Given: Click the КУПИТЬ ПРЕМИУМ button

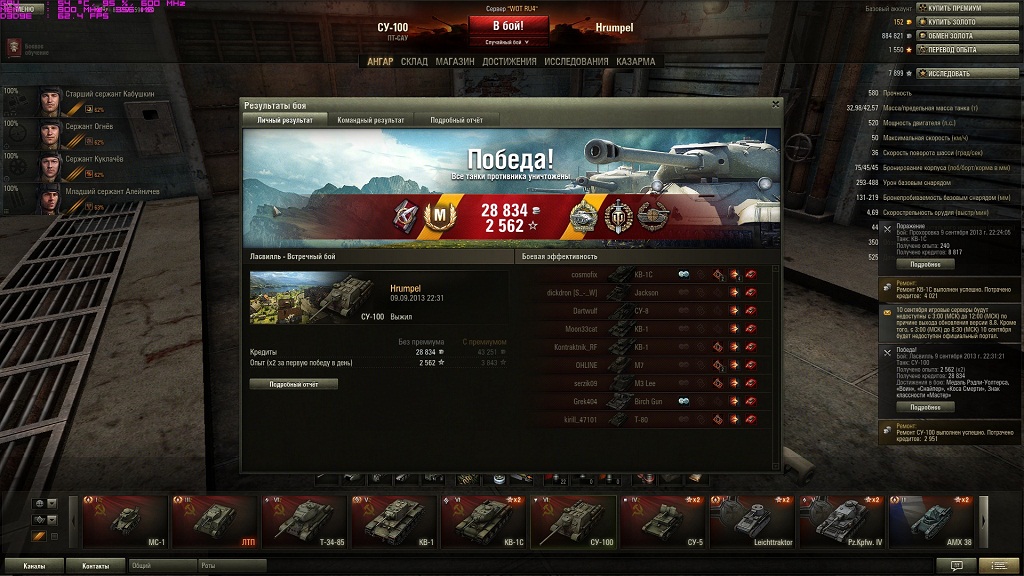Looking at the screenshot, I should [950, 8].
